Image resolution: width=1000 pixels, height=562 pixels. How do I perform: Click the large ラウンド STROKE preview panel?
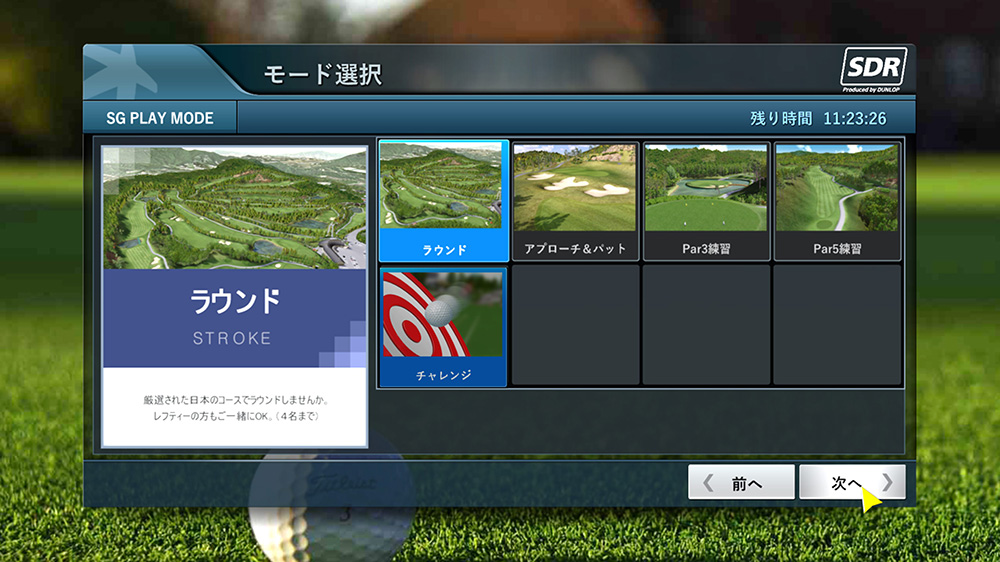[235, 296]
